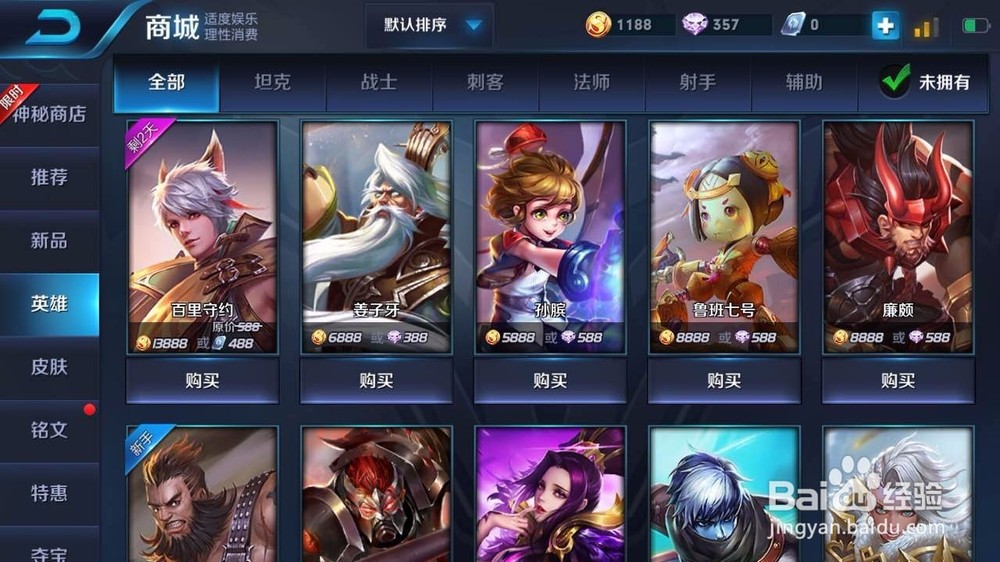
Task: Go to the 皮肤 shop section
Action: [x=49, y=366]
